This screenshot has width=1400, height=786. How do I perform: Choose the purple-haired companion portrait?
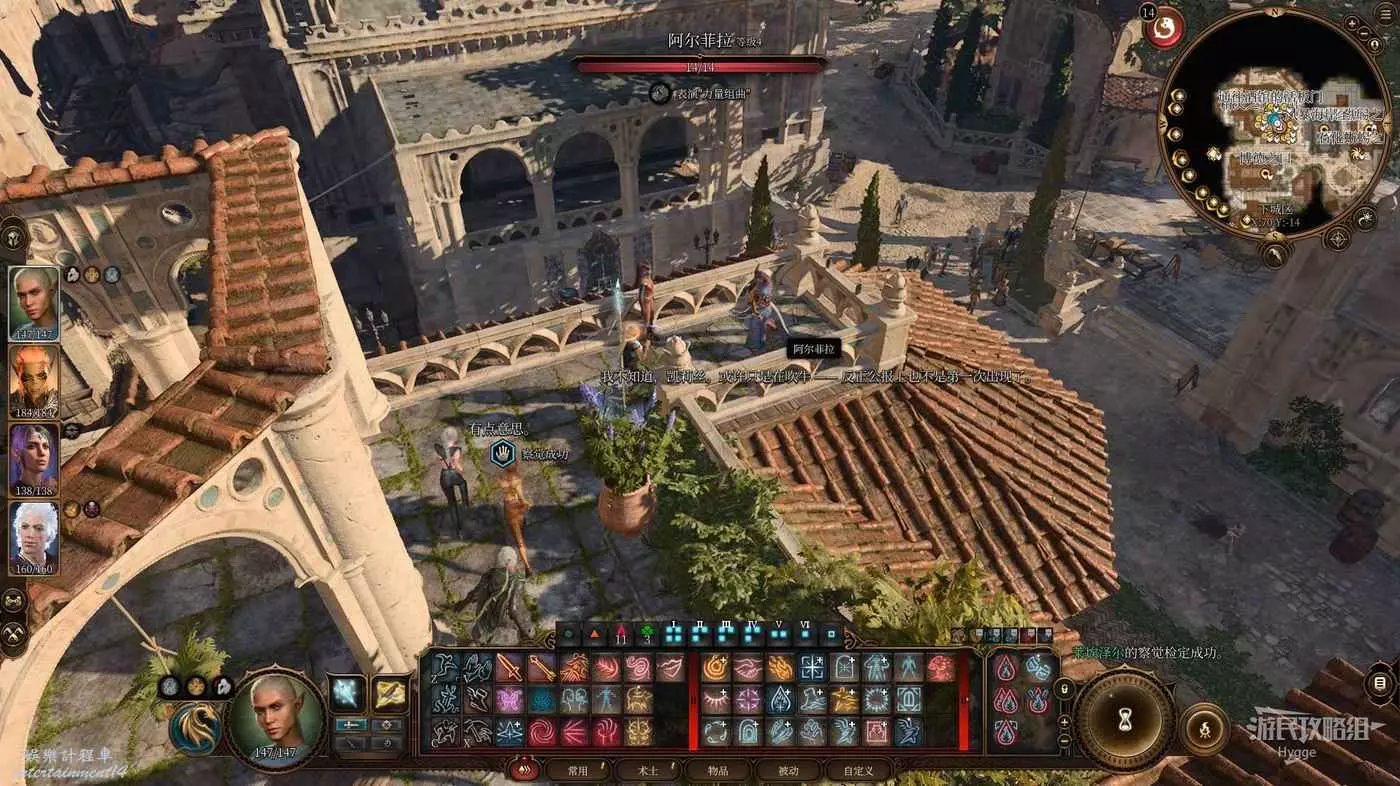[34, 461]
